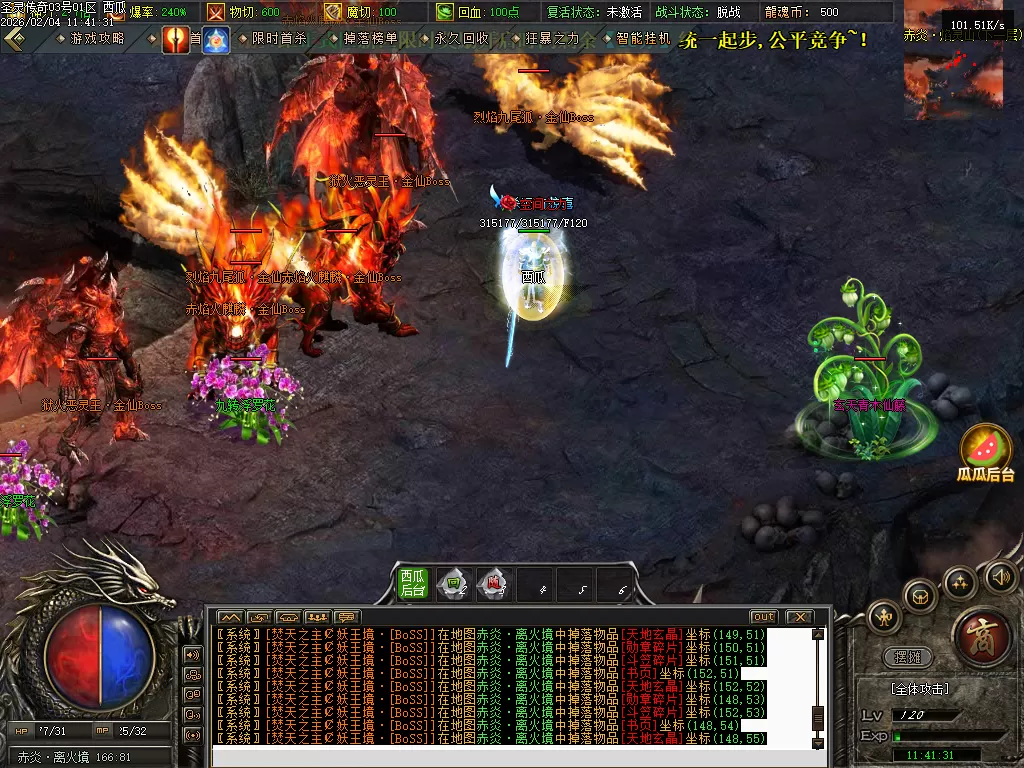Open the character figure round button
Image resolution: width=1024 pixels, height=768 pixels.
pos(884,615)
